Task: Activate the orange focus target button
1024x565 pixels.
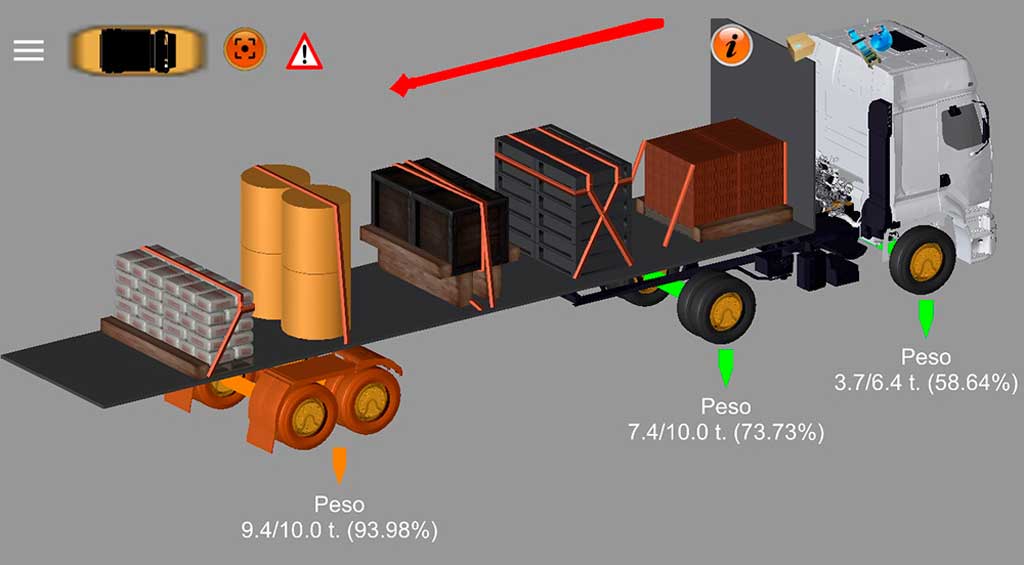Action: pos(243,48)
